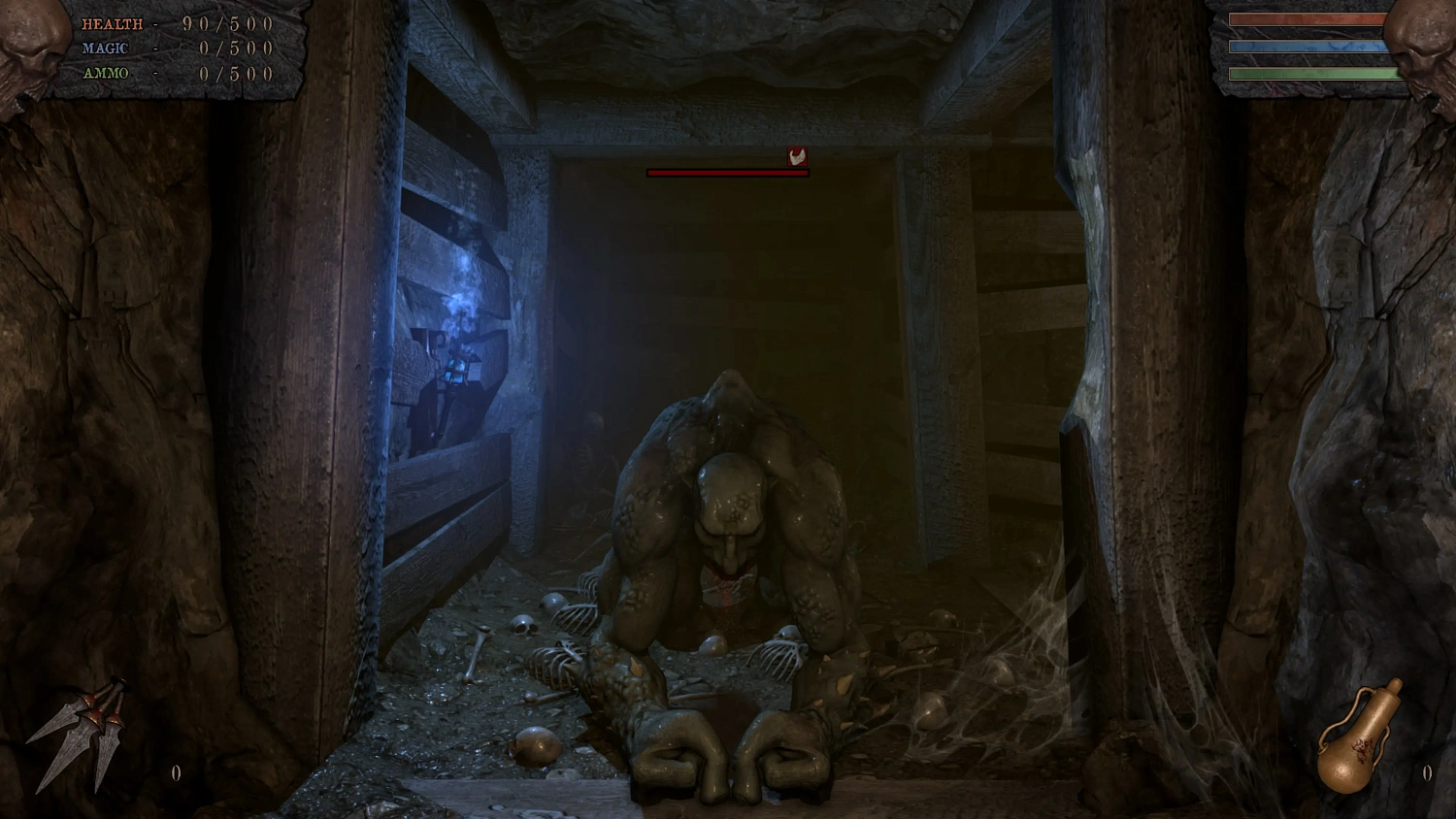This screenshot has height=819, width=1456.
Task: Click the red boss health bar
Action: 726,175
